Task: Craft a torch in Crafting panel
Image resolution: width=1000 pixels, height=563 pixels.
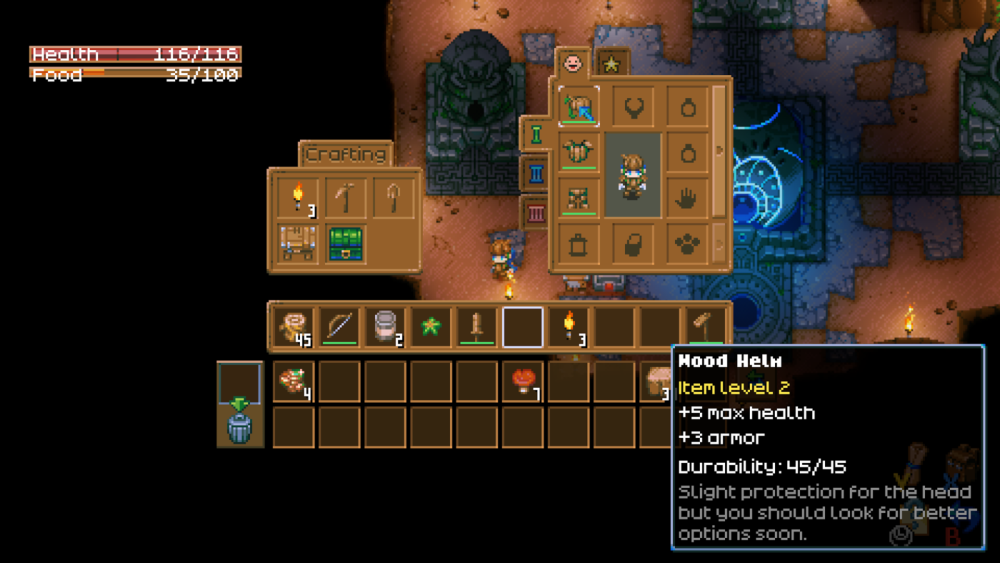Action: click(297, 197)
